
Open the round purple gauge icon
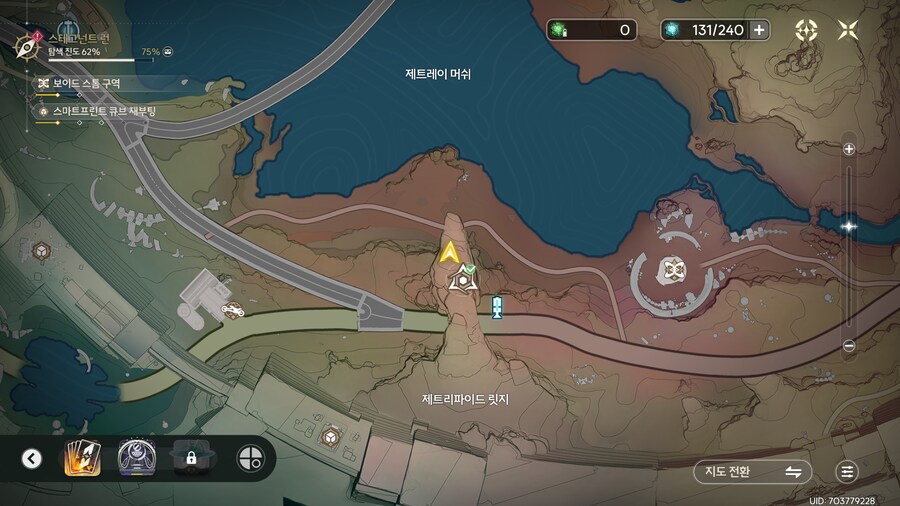click(x=136, y=458)
